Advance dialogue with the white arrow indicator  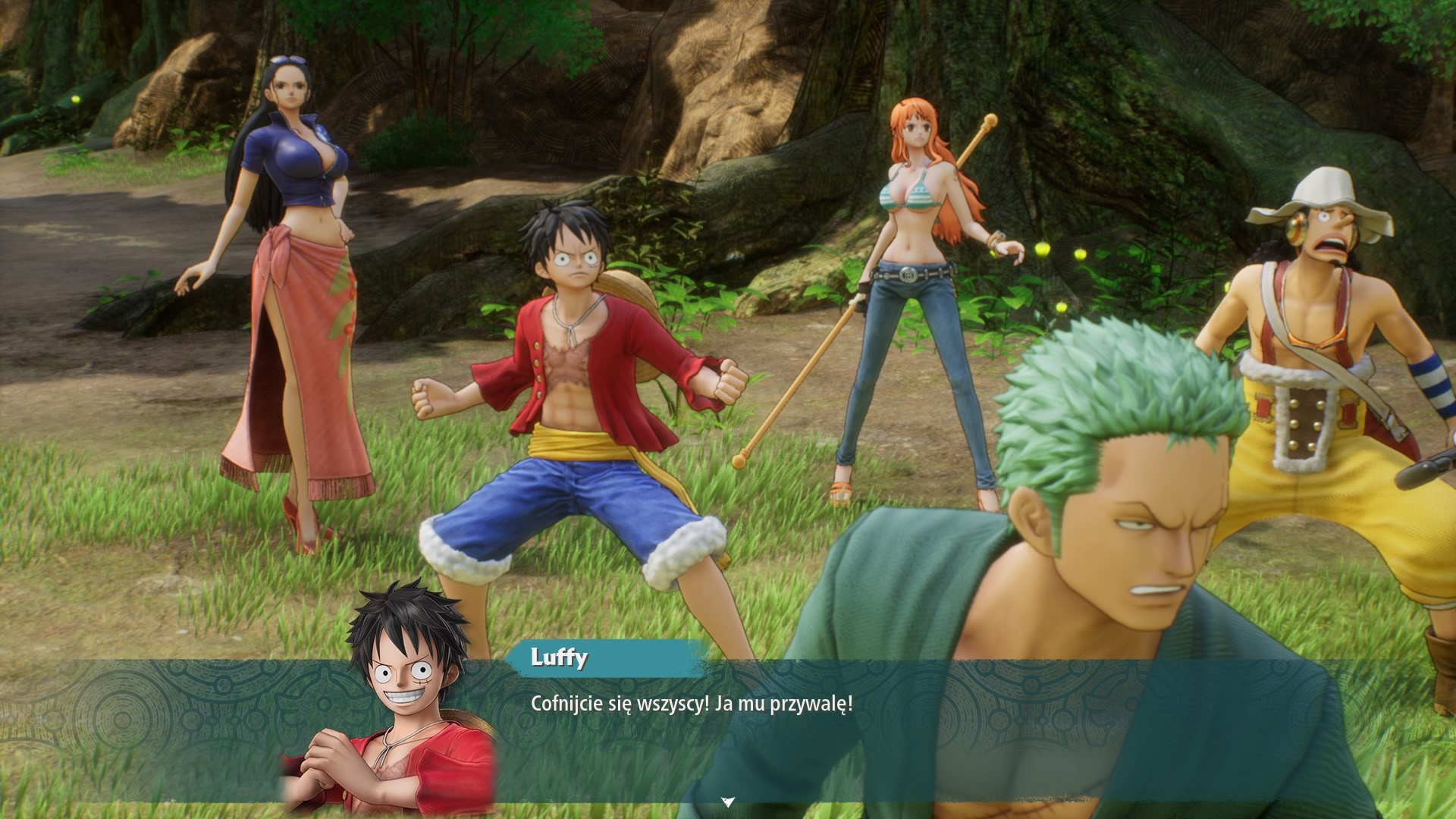pyautogui.click(x=728, y=801)
